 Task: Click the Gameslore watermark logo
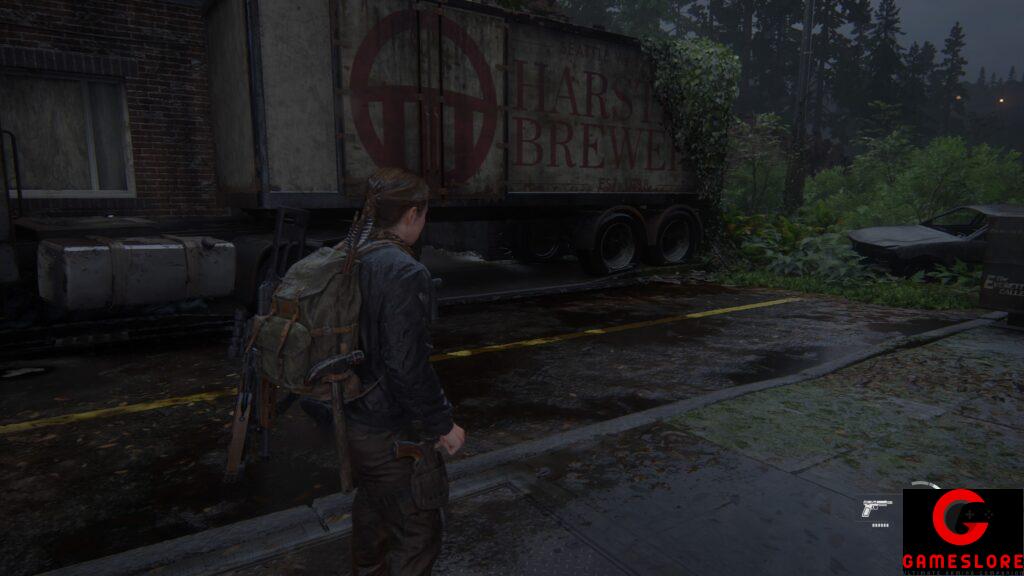962,531
